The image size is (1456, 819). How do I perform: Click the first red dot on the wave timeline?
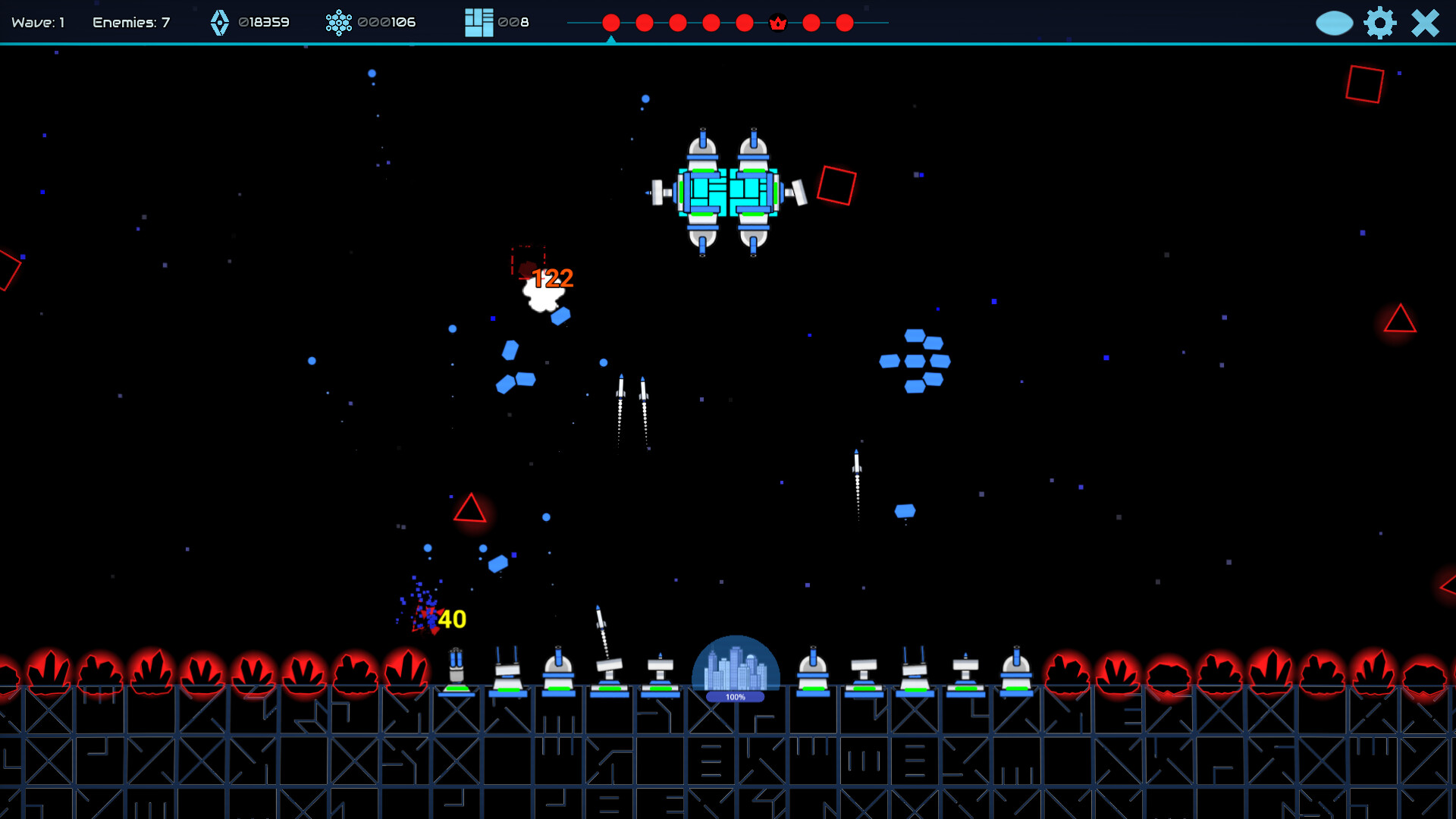click(610, 23)
